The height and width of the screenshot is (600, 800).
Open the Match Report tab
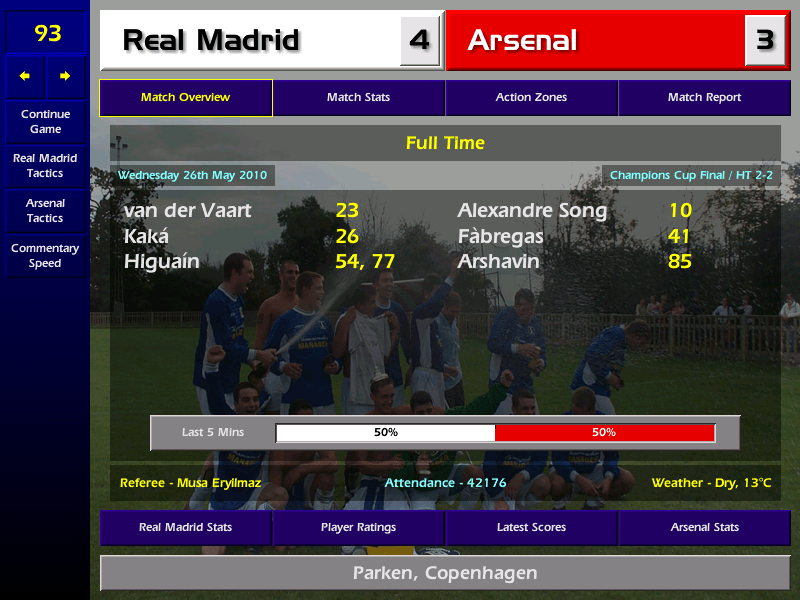704,98
